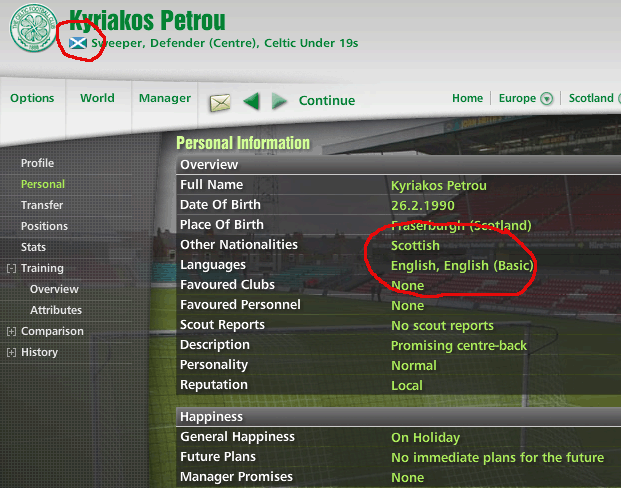This screenshot has height=488, width=621.
Task: Expand the Comparison section
Action: coord(11,331)
